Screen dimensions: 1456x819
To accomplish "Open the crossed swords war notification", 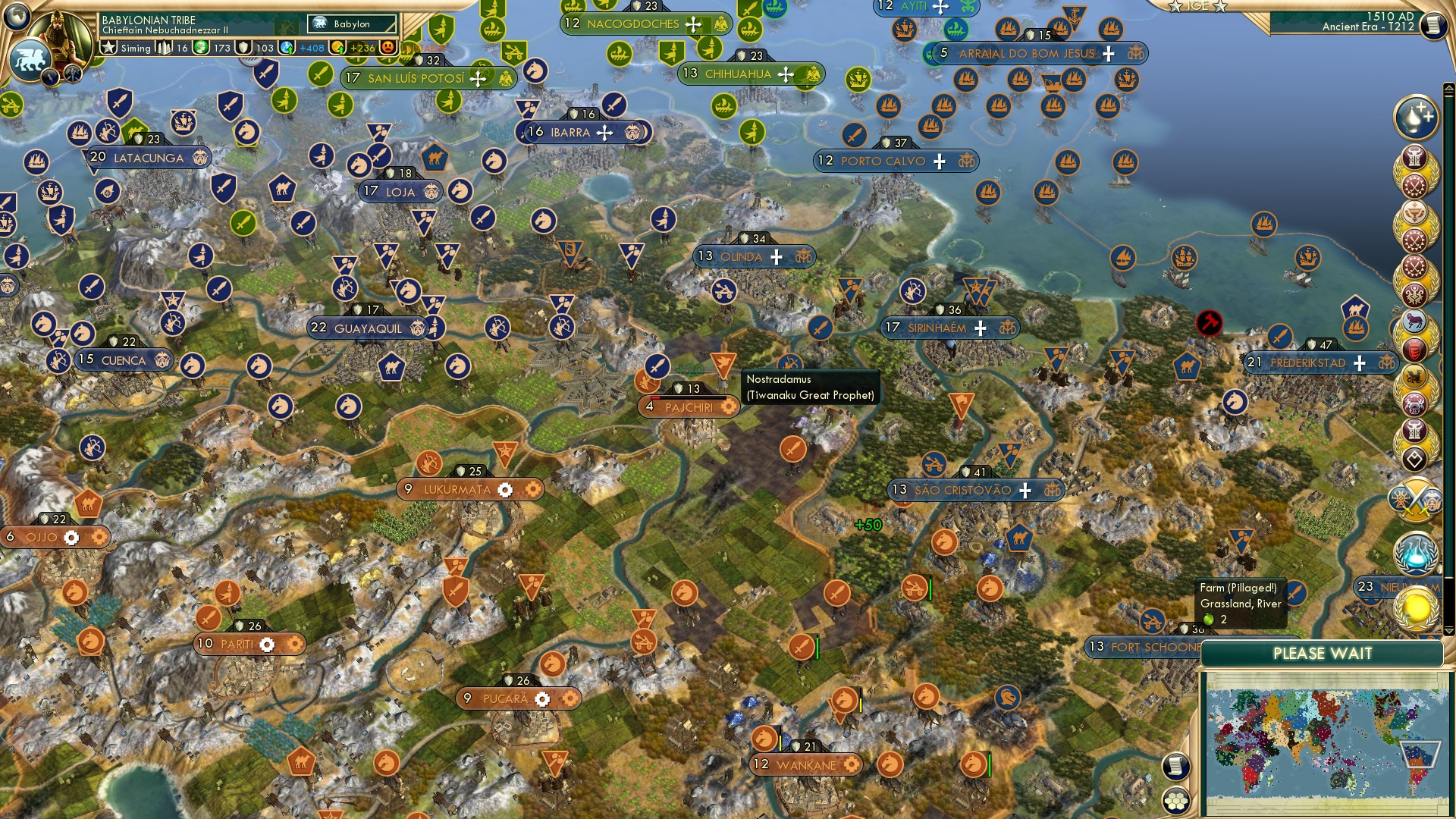I will (x=1415, y=500).
